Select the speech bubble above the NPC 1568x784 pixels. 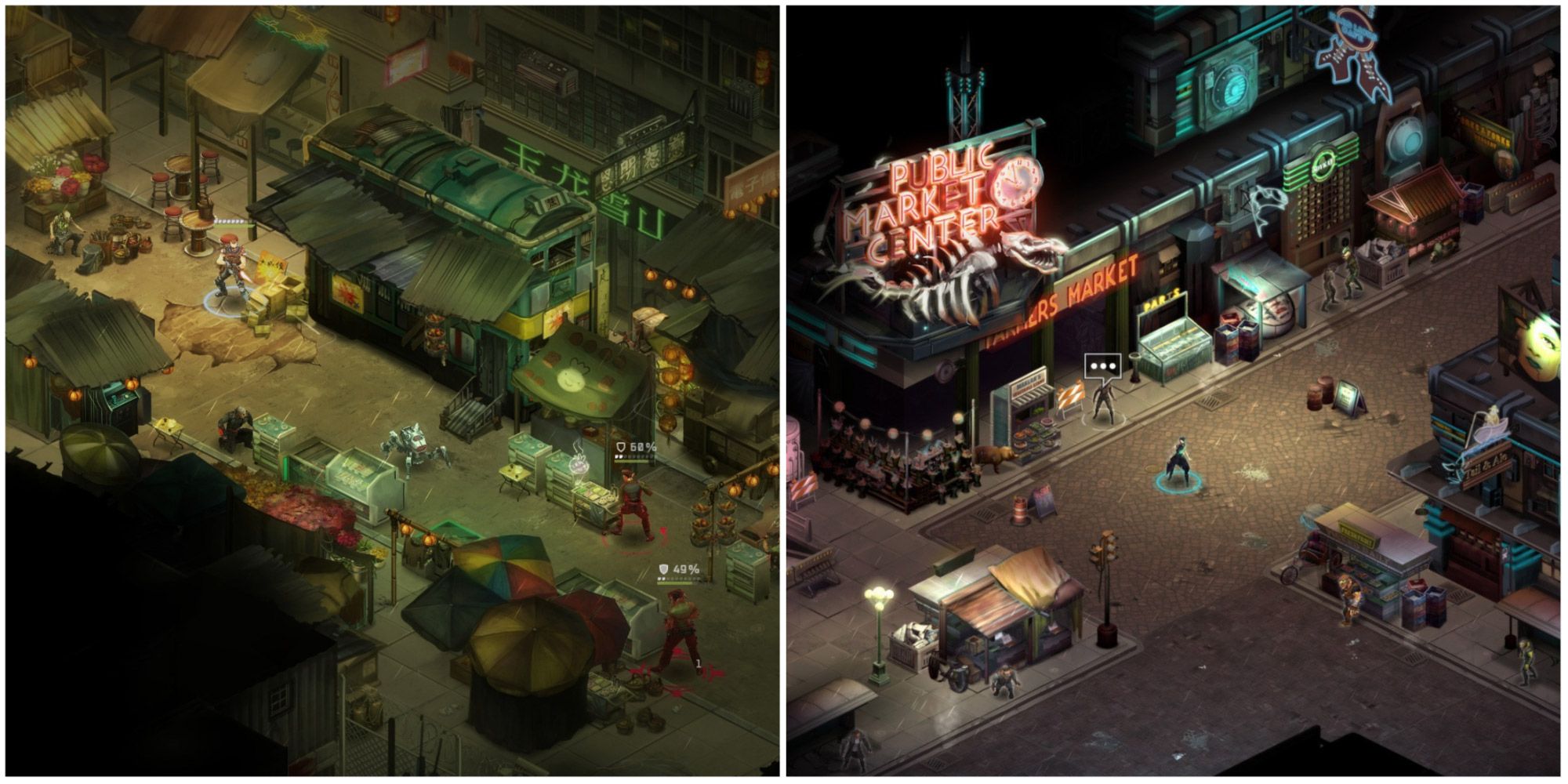[x=1102, y=365]
